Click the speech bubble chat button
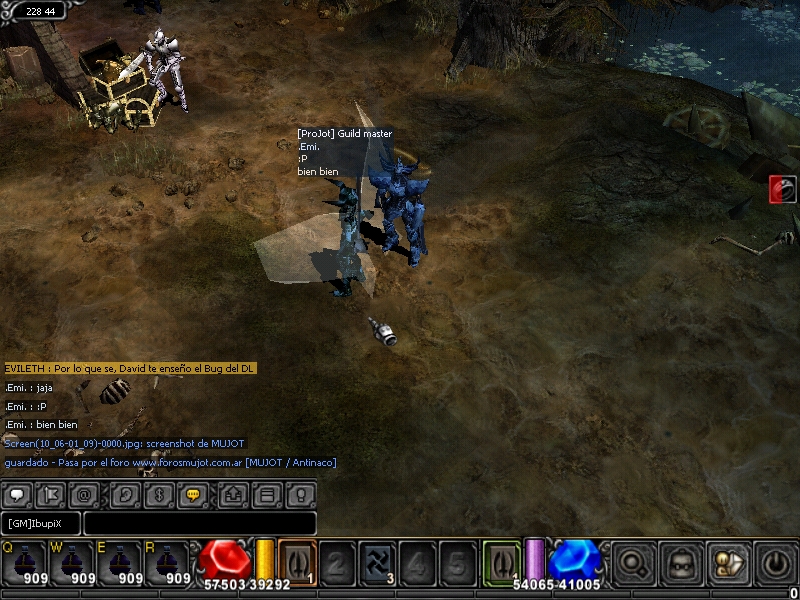800x600 pixels. click(x=18, y=494)
